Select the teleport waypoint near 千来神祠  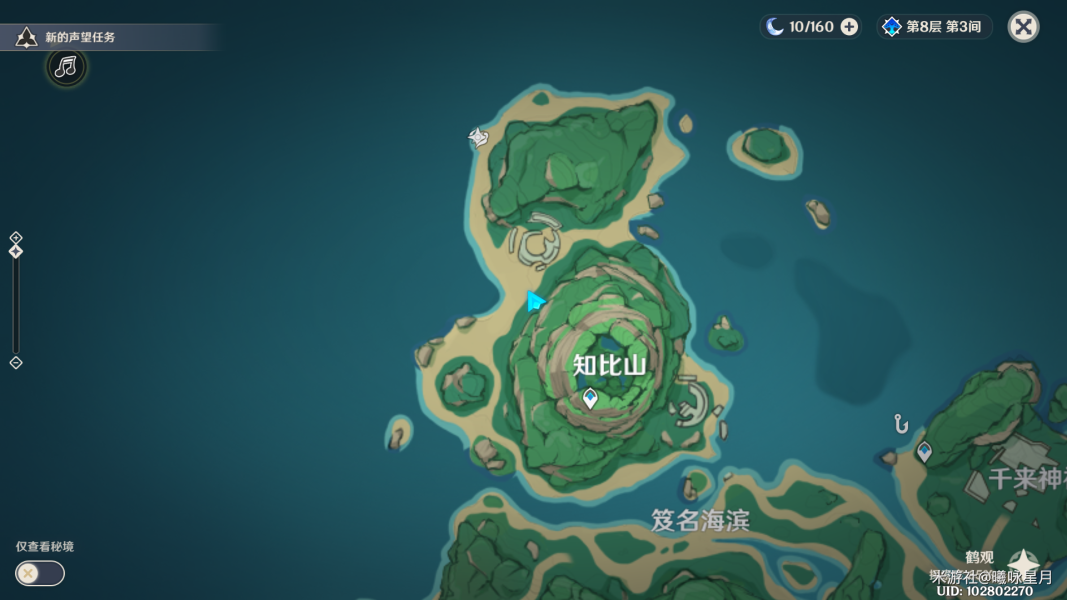tap(924, 451)
